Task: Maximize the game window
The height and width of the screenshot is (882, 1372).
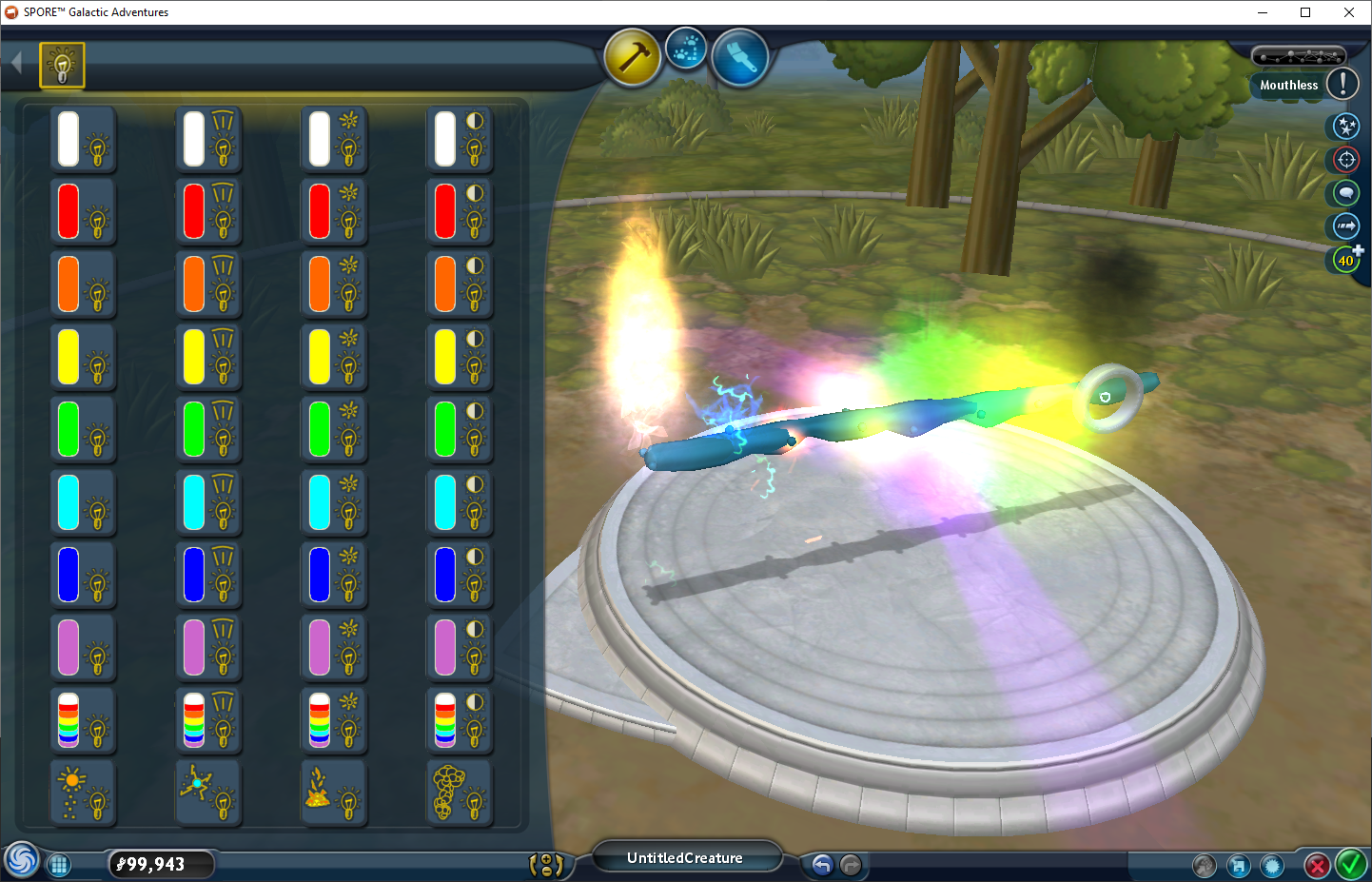Action: (1305, 12)
